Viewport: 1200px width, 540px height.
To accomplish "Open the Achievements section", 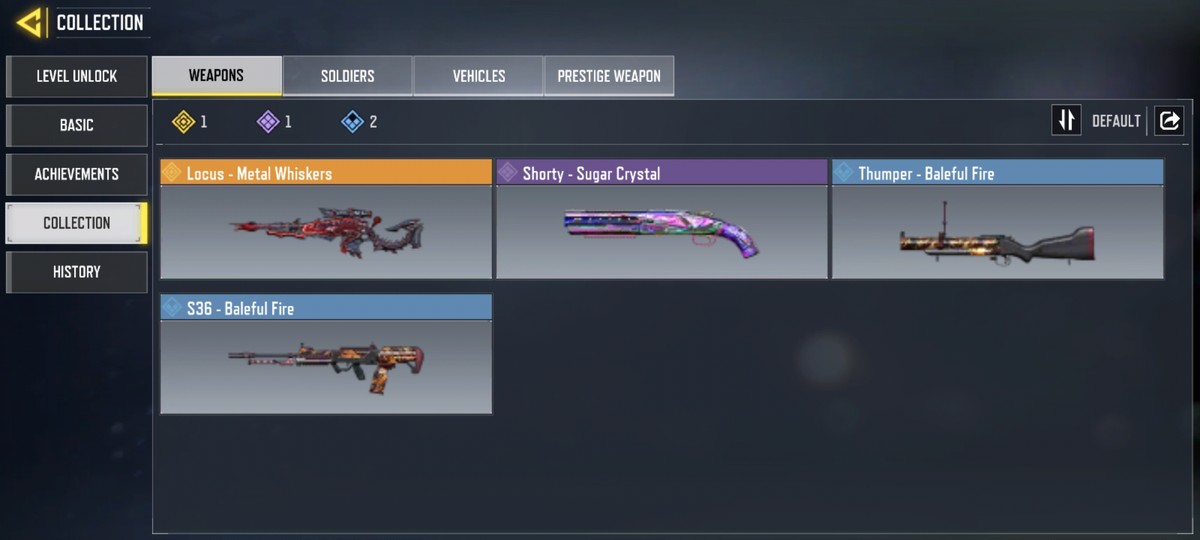I will click(x=77, y=174).
